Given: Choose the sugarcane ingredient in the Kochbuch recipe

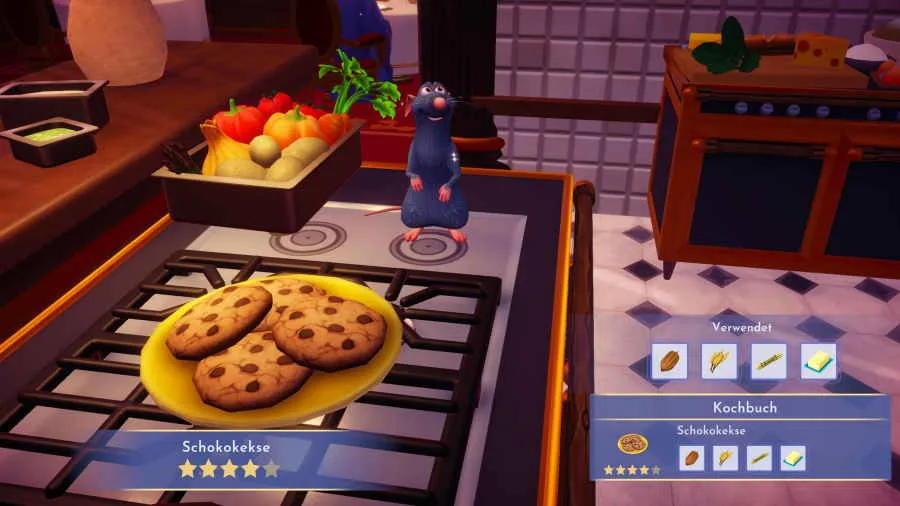Looking at the screenshot, I should coord(759,458).
